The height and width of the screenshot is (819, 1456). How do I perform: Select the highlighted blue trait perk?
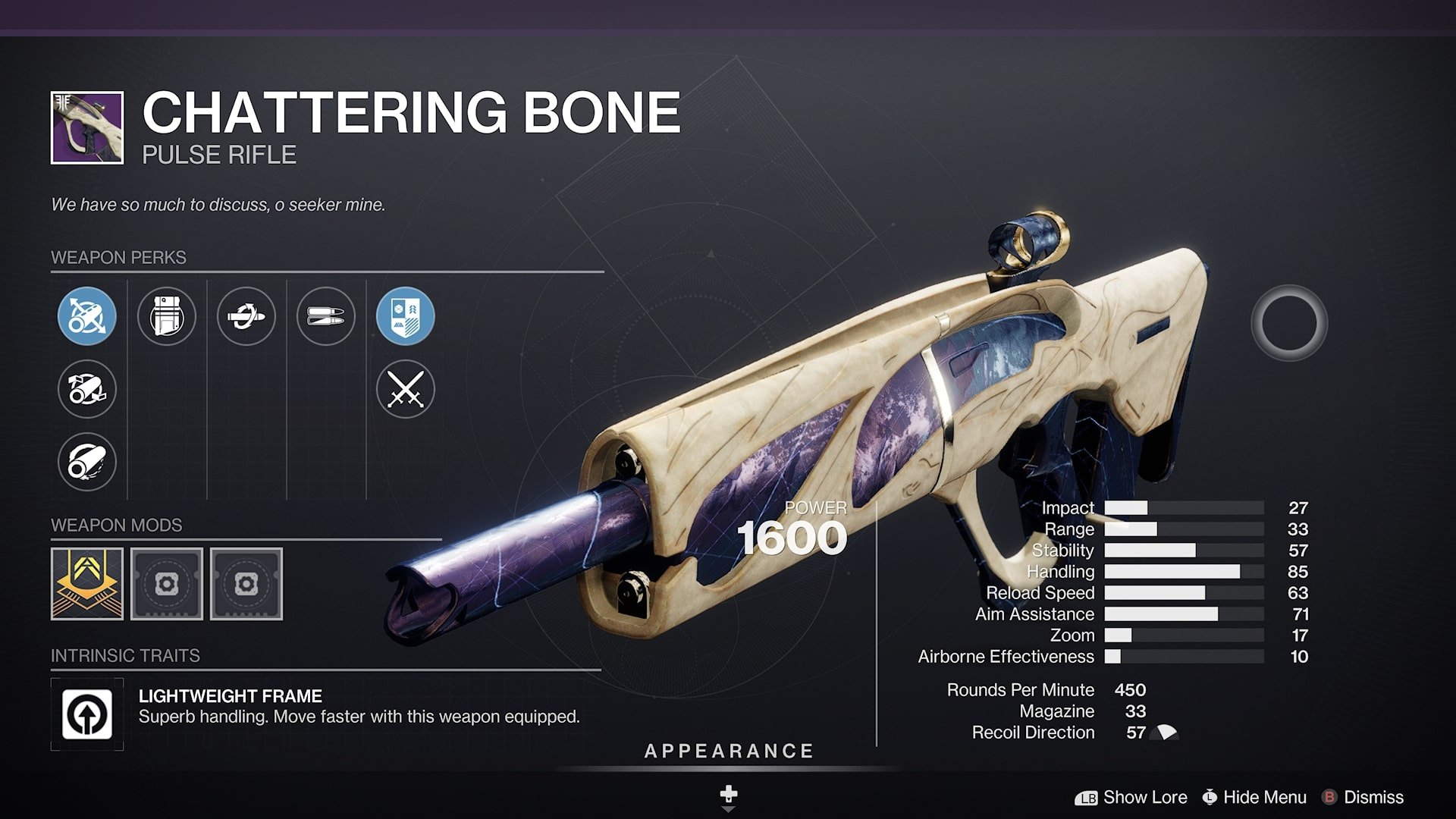(406, 318)
